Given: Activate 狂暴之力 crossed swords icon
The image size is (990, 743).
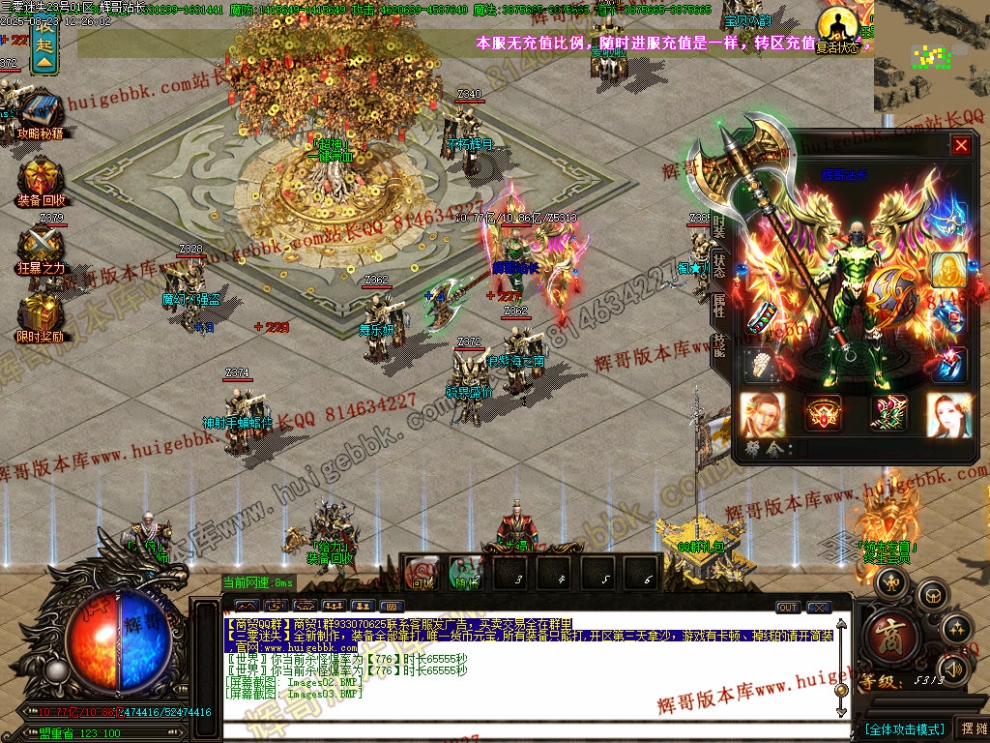Looking at the screenshot, I should [x=41, y=245].
